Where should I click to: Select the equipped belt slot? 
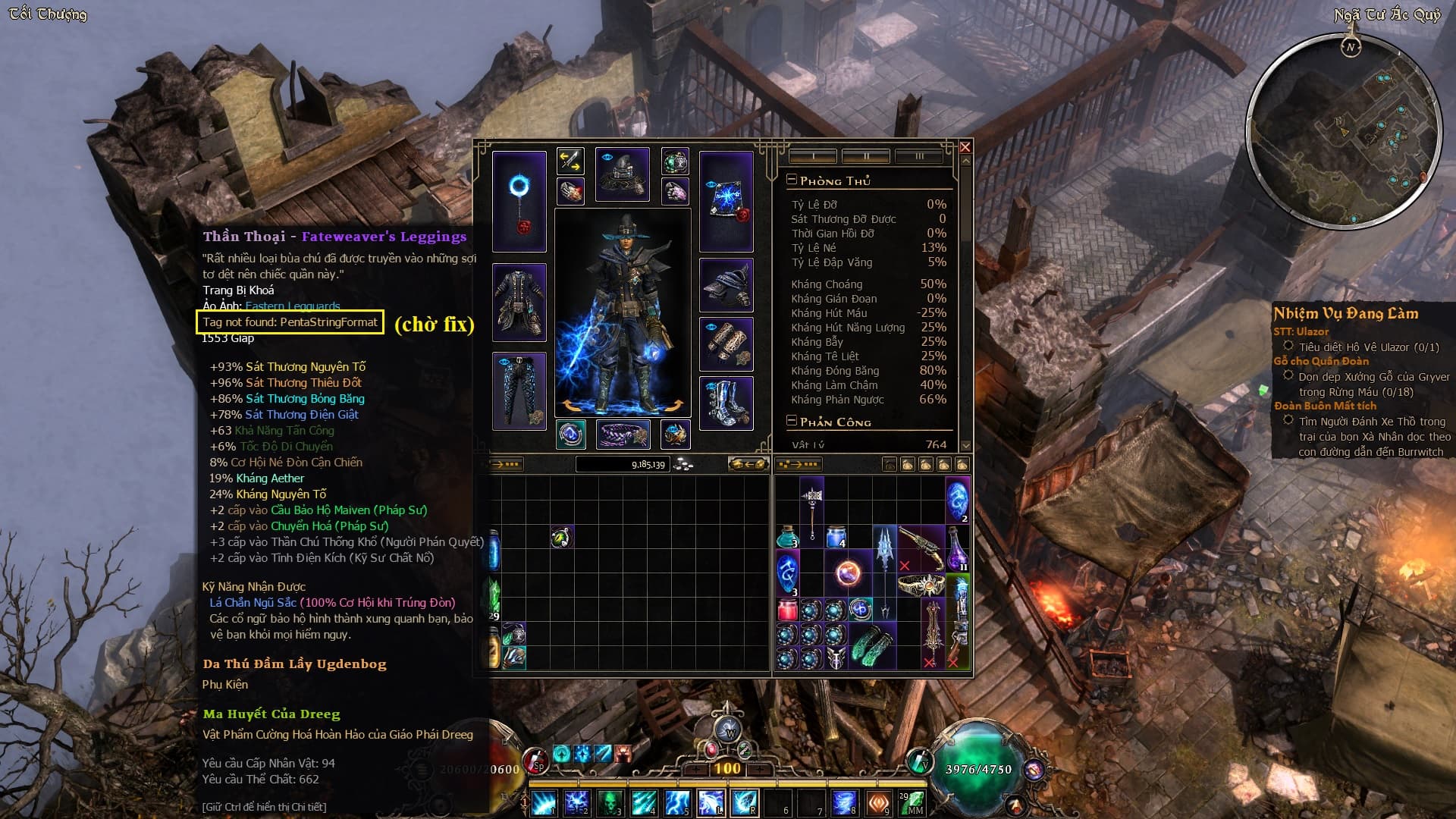623,435
